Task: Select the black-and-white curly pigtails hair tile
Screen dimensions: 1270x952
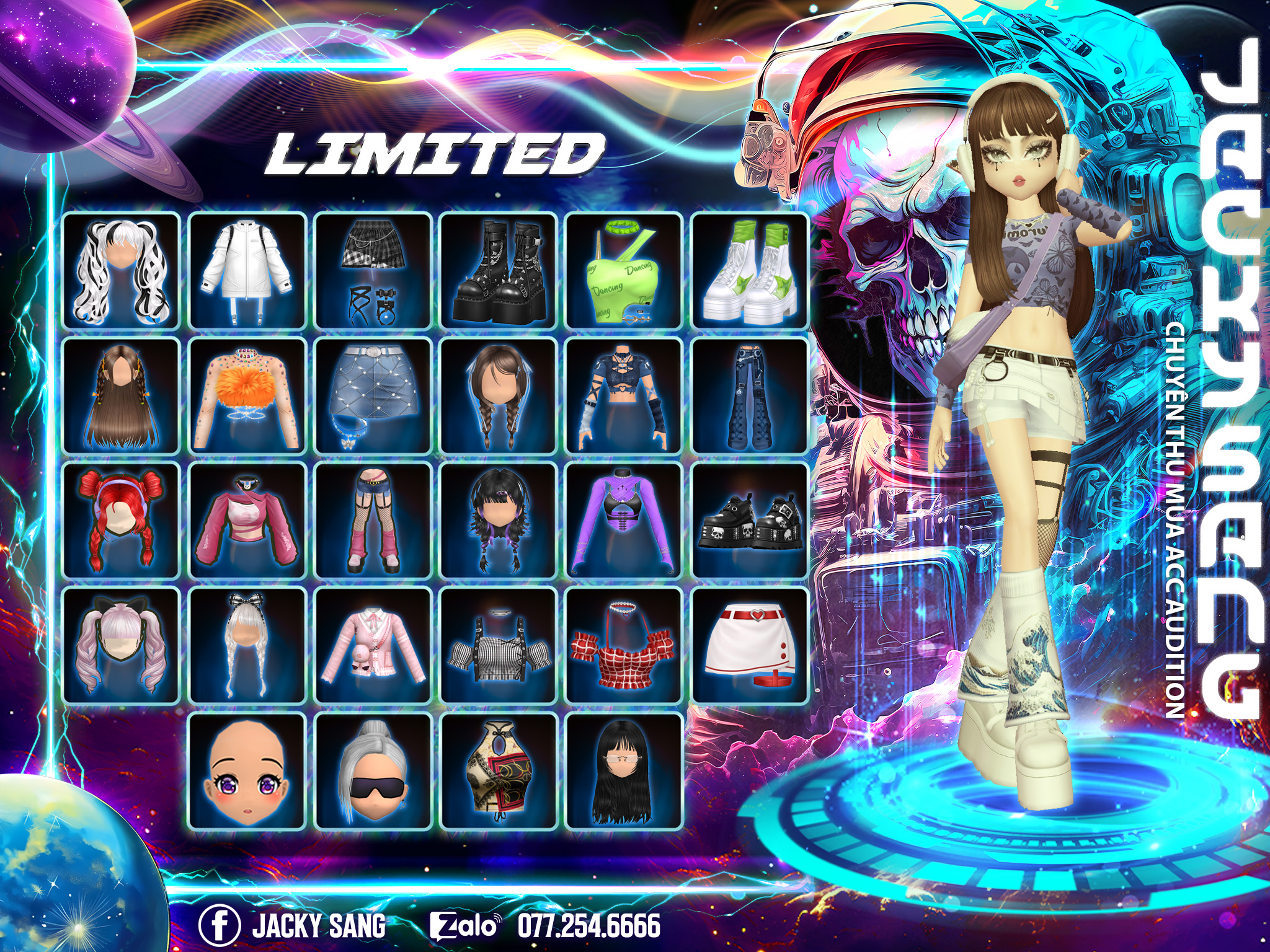Action: coord(121,271)
